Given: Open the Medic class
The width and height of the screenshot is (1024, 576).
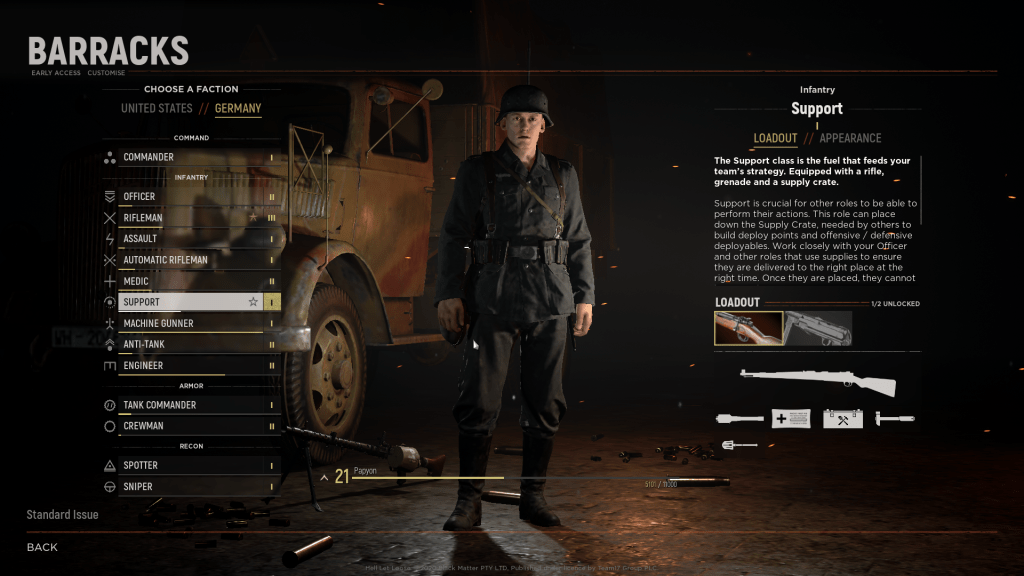Looking at the screenshot, I should (190, 281).
